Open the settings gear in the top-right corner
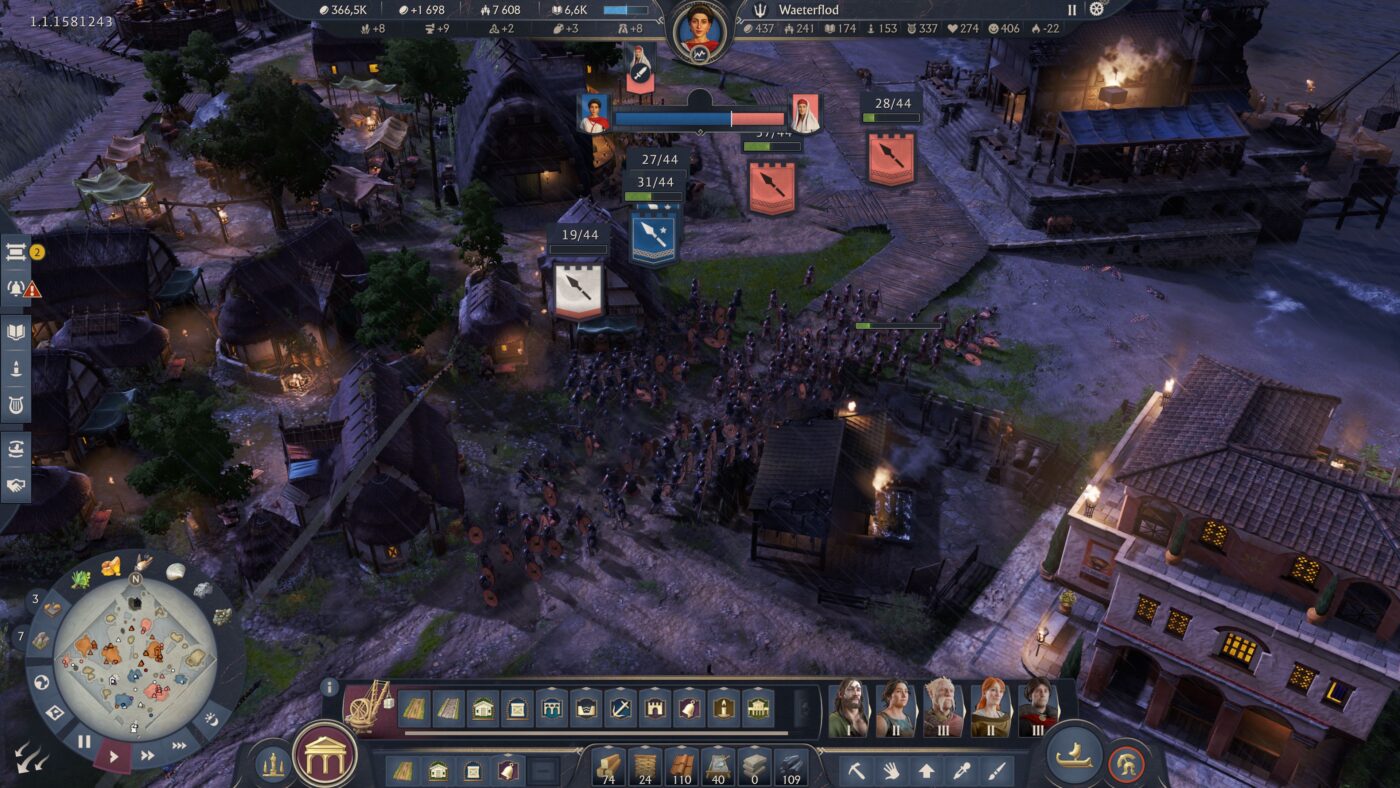This screenshot has width=1400, height=788. [x=1097, y=11]
